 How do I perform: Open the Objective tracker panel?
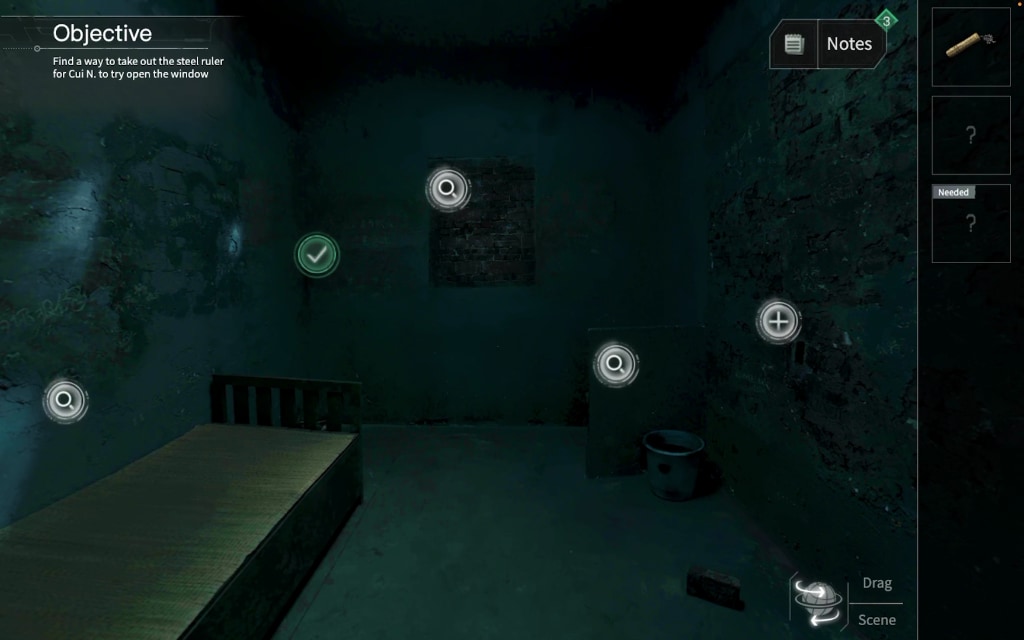tap(102, 34)
